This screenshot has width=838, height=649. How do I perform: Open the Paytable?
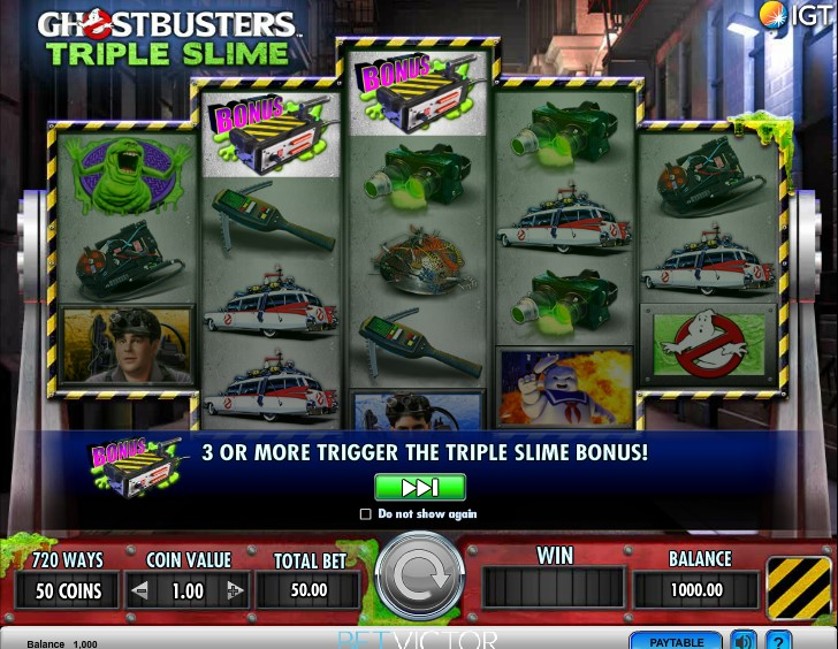676,641
